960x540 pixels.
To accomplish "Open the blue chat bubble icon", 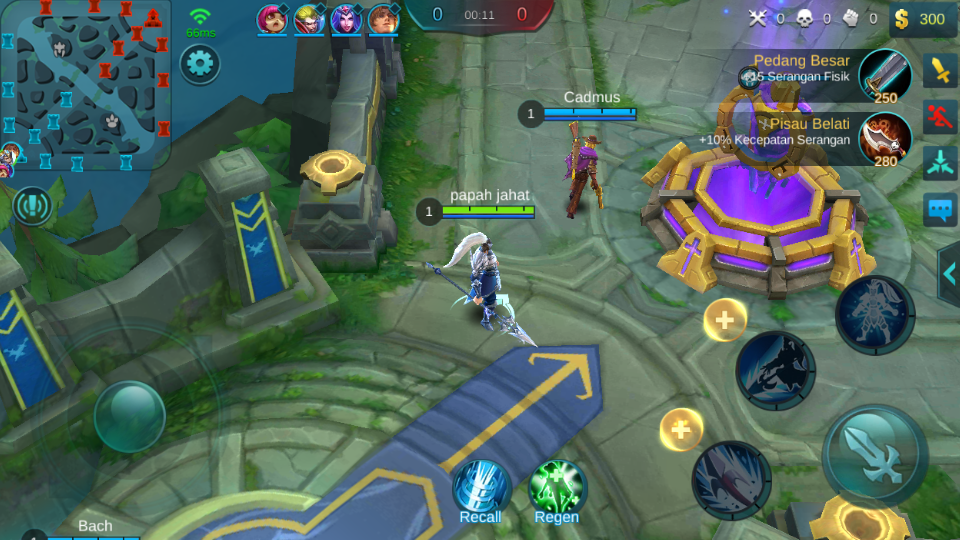I will pos(941,210).
